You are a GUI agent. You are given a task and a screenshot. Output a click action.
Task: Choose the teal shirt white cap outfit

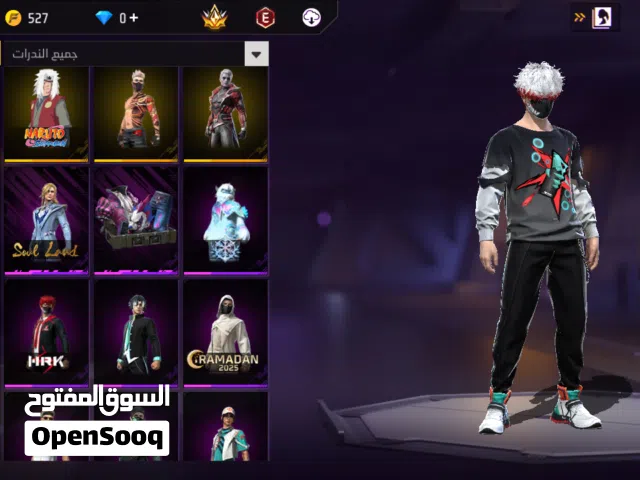225,428
